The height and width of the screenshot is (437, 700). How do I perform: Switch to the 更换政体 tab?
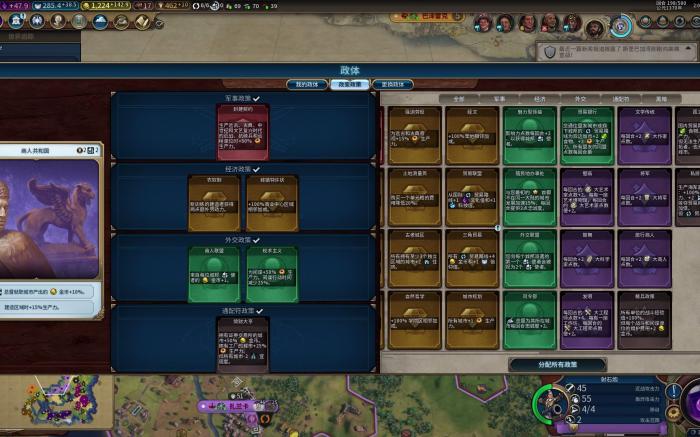click(394, 84)
